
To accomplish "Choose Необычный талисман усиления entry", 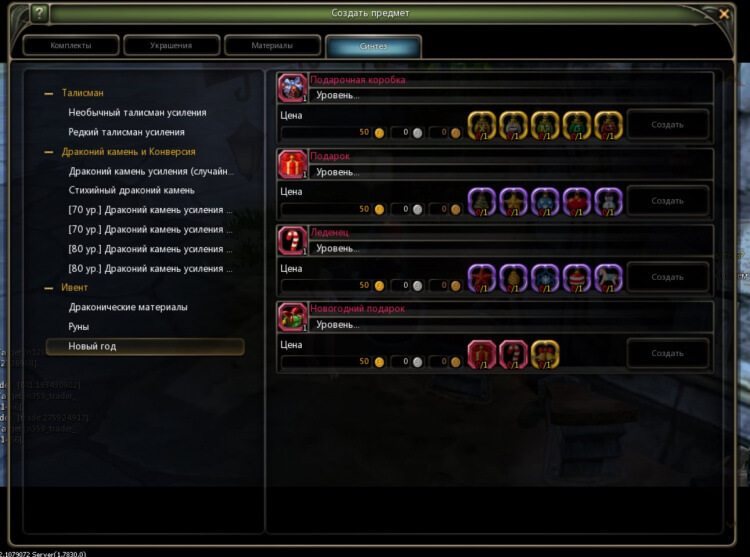I will (138, 113).
